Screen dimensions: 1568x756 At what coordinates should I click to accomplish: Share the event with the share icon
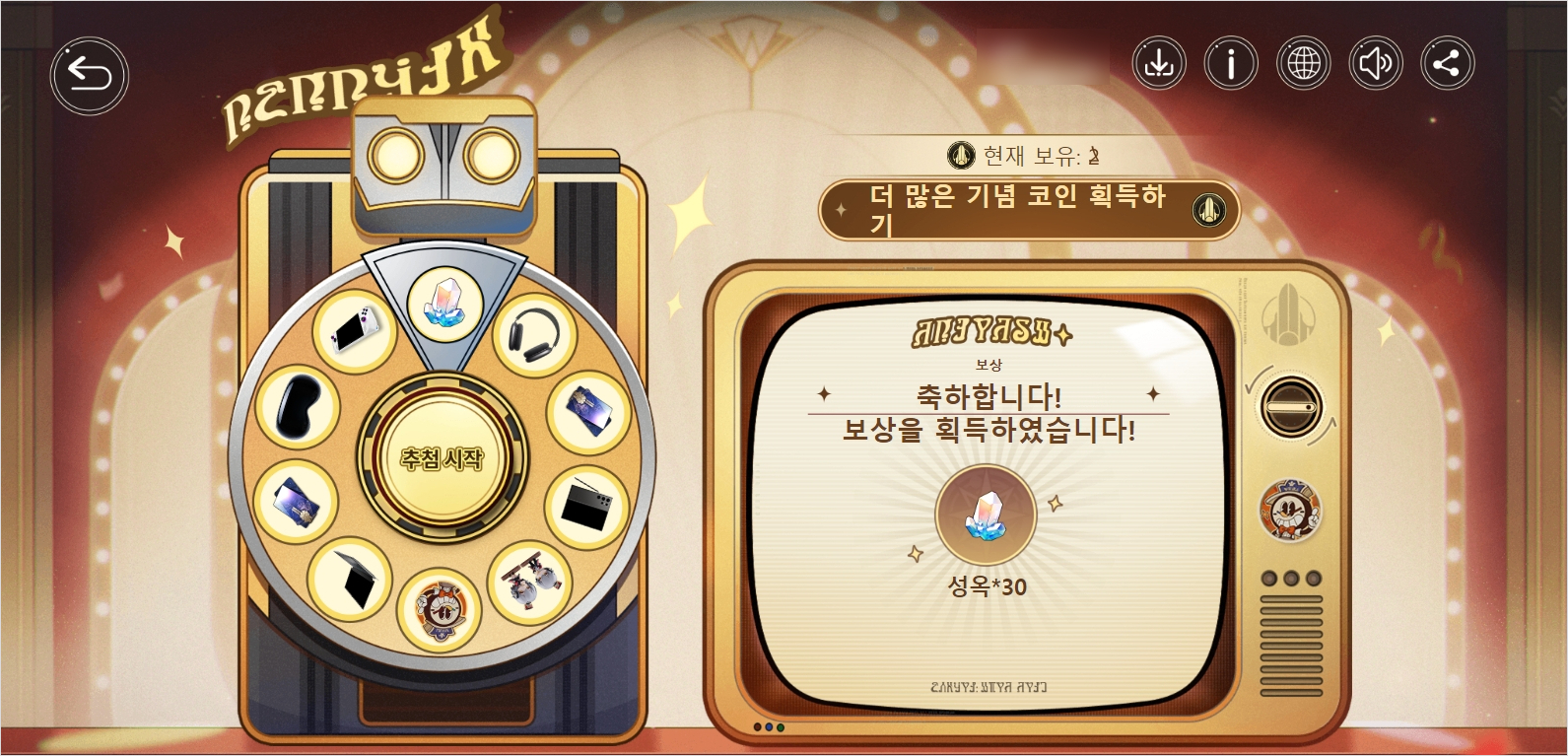pos(1447,65)
